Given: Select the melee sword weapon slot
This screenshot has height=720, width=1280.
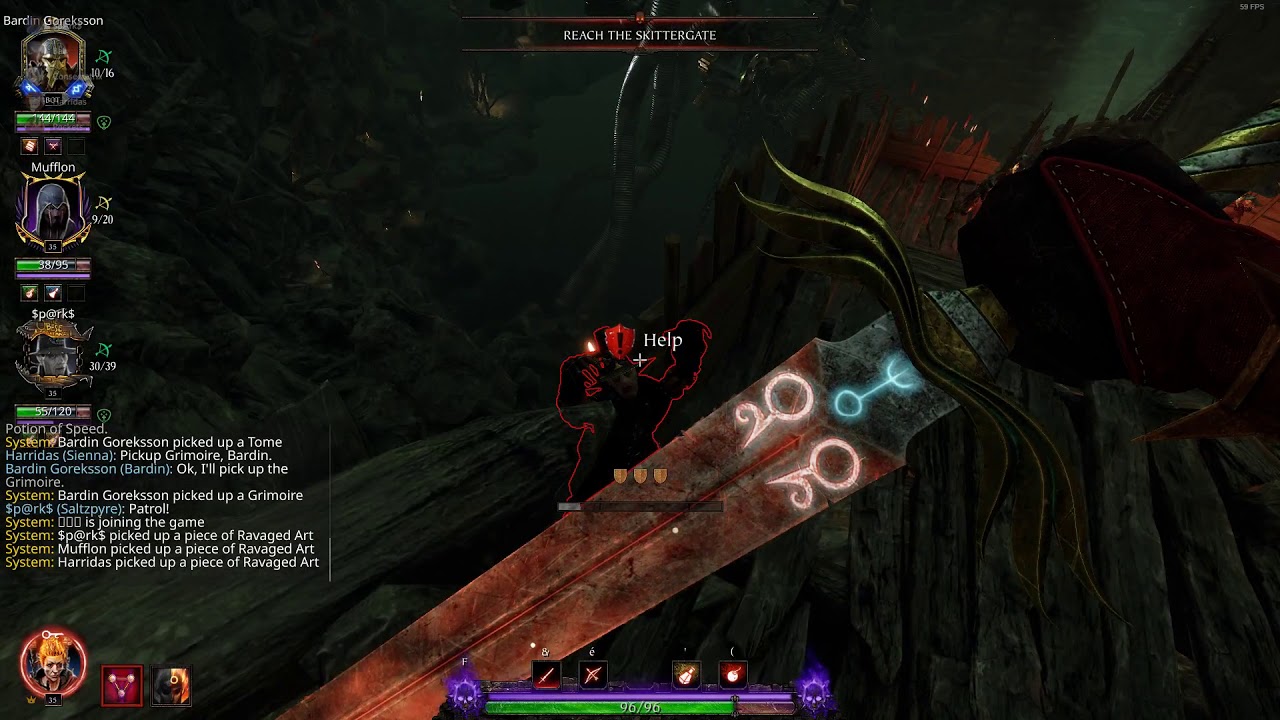Looking at the screenshot, I should (x=546, y=676).
